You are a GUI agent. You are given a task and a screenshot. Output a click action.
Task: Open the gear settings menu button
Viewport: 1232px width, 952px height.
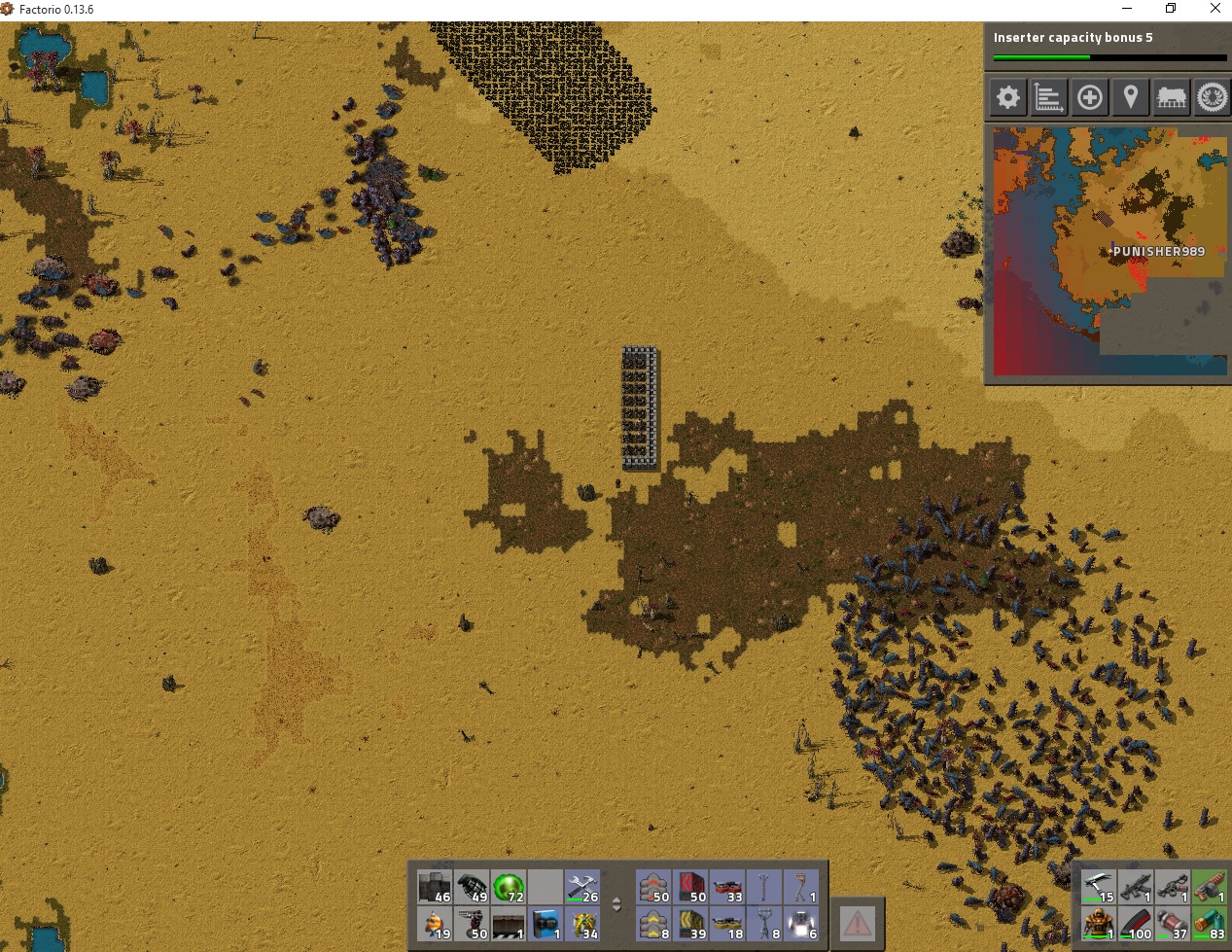(x=1008, y=97)
